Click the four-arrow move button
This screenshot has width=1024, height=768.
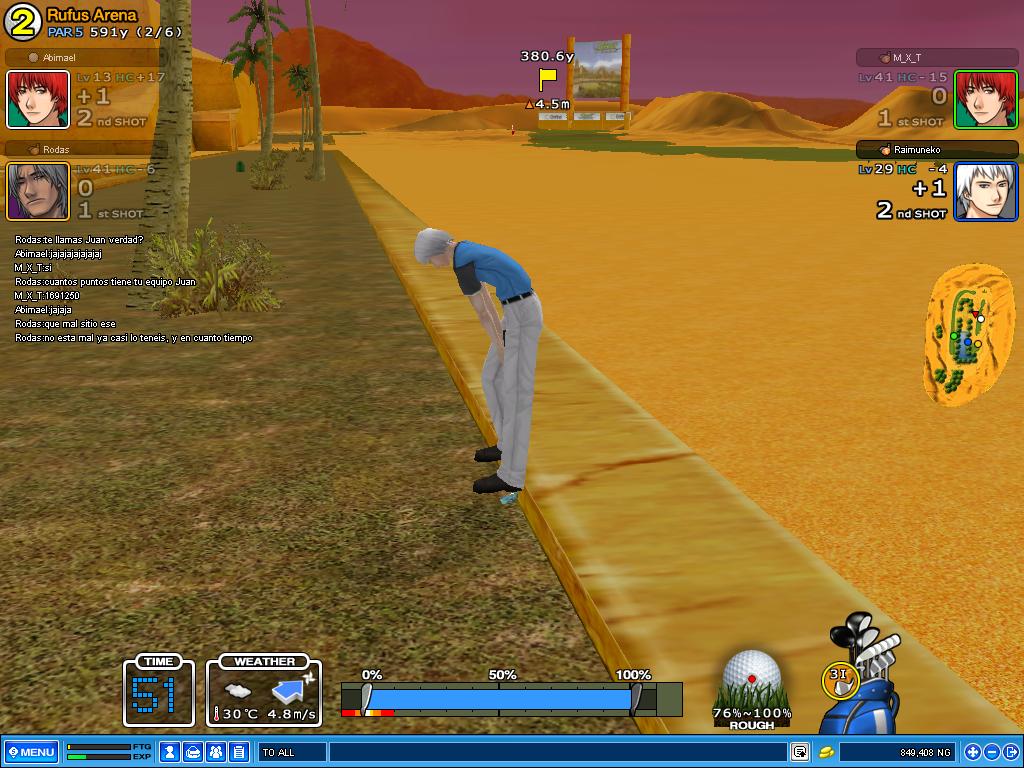click(x=972, y=752)
